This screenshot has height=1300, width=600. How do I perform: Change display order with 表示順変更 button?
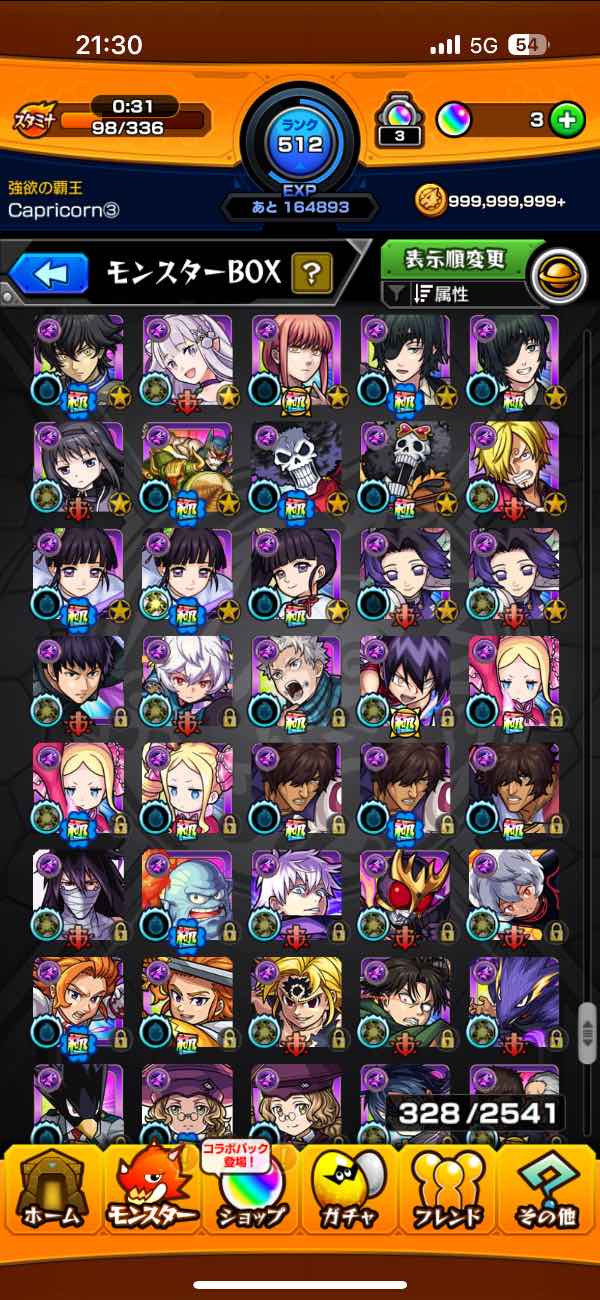pos(455,260)
